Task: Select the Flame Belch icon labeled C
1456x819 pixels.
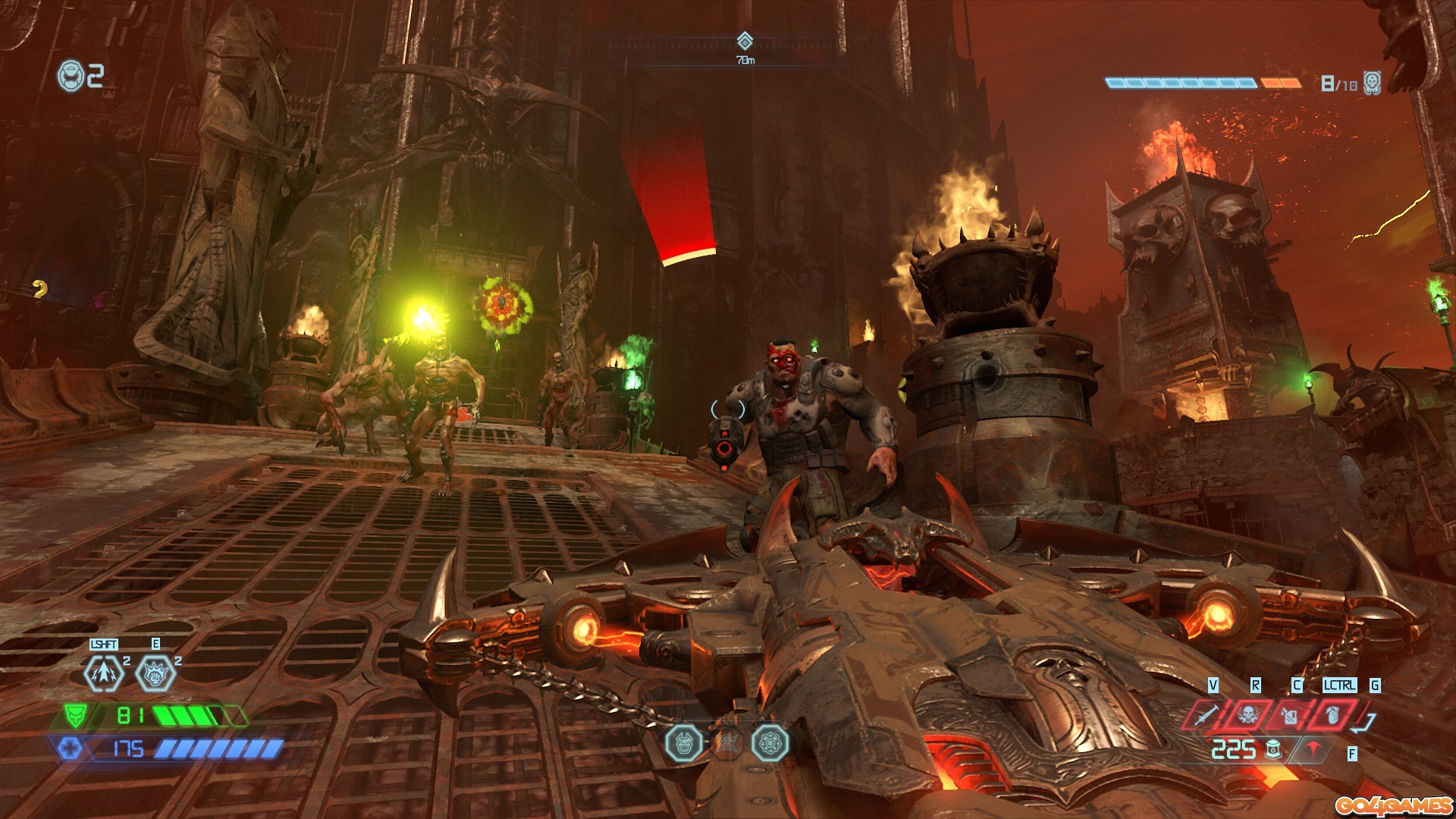Action: (x=1289, y=717)
